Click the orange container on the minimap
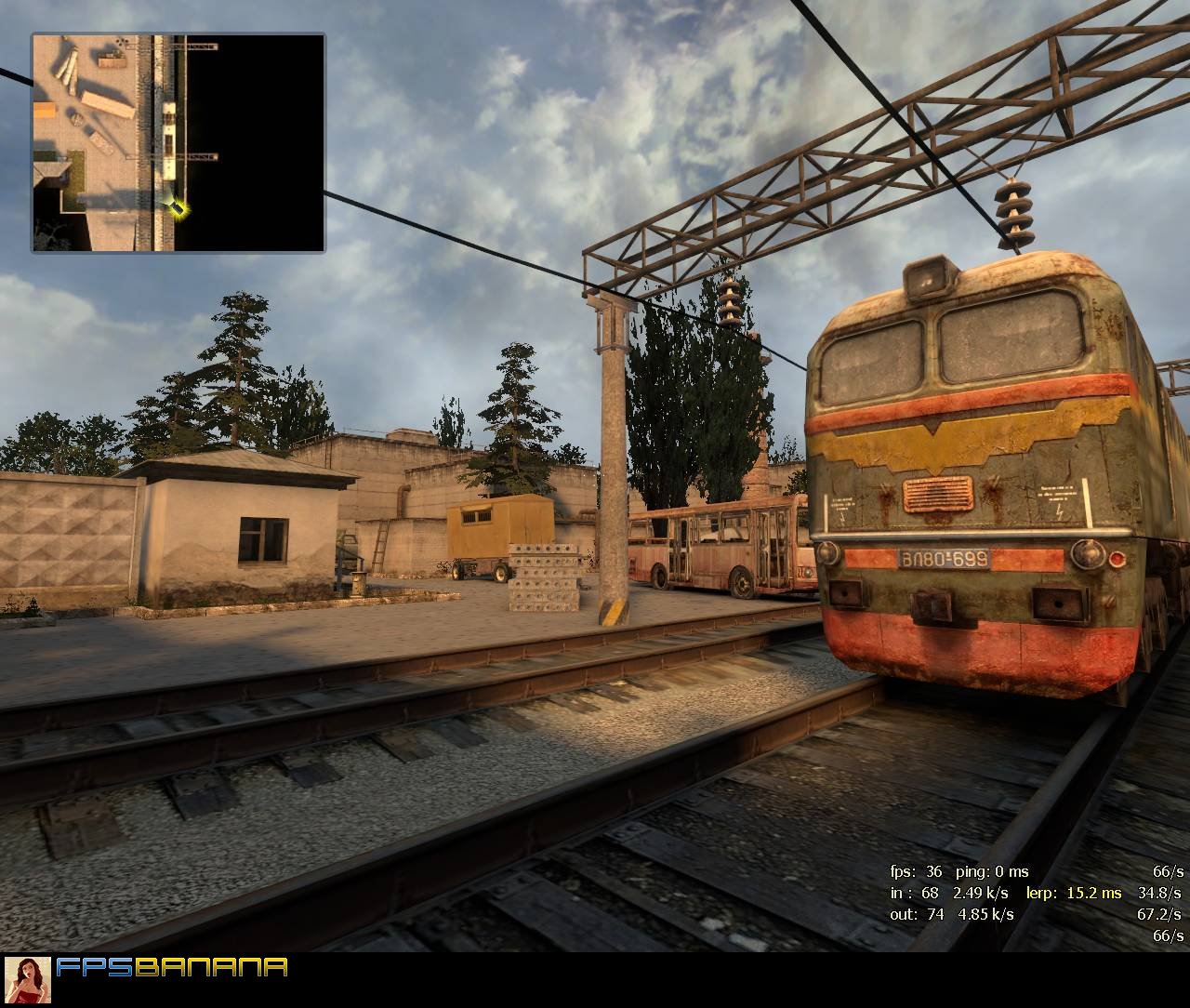Viewport: 1190px width, 1008px height. tap(44, 111)
